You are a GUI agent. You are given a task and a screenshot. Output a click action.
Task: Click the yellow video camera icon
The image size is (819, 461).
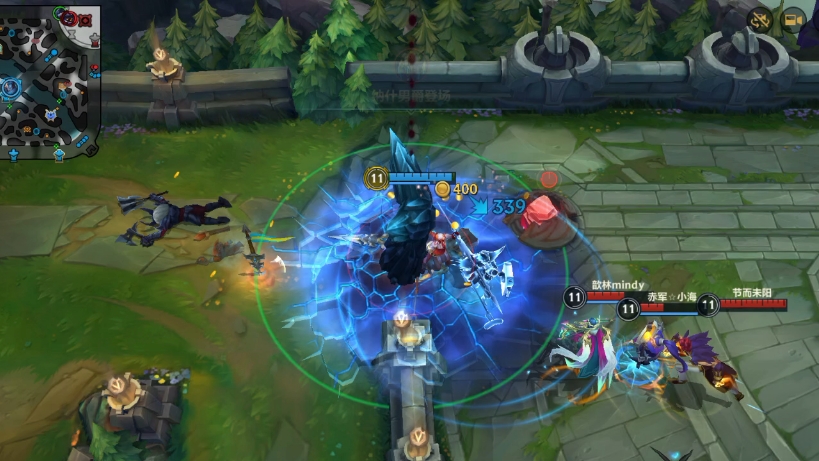coord(794,19)
